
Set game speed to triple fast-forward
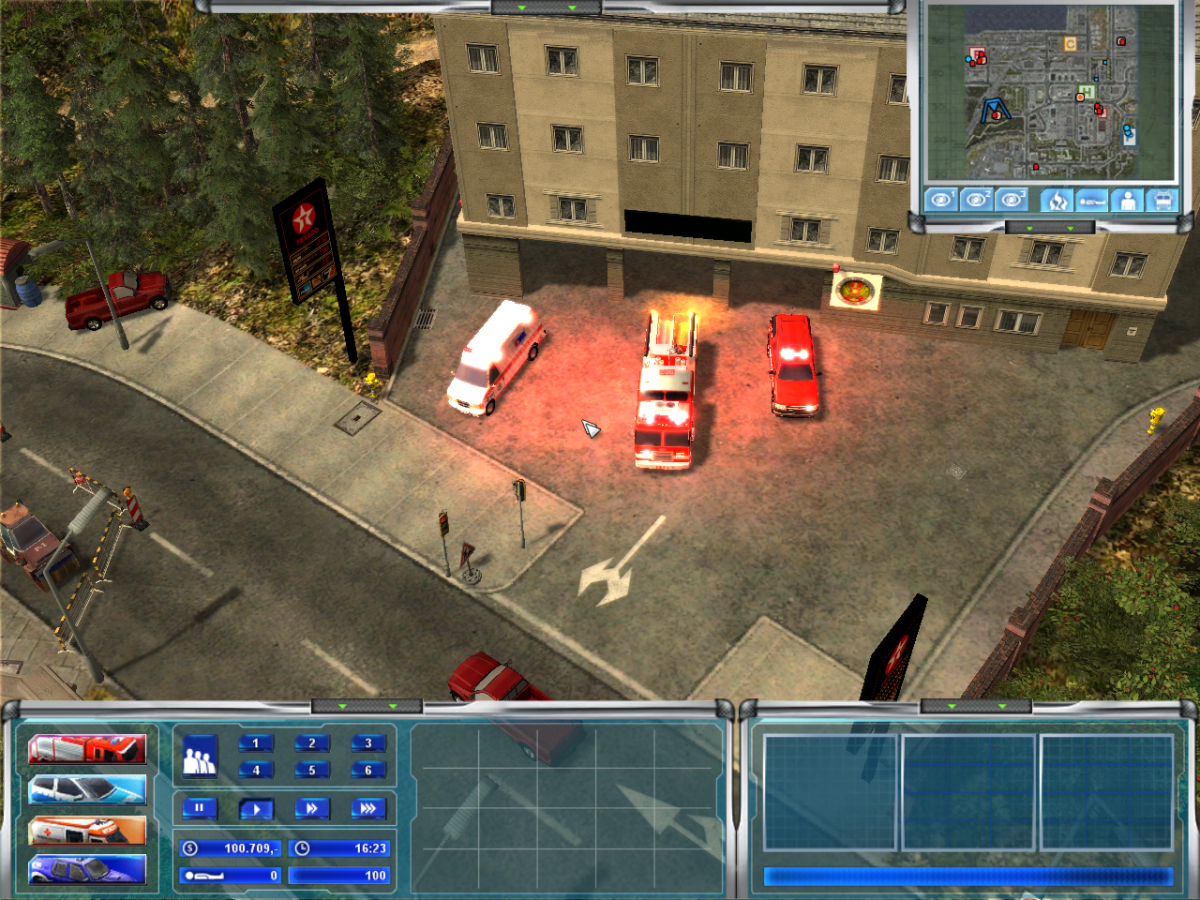[x=368, y=808]
